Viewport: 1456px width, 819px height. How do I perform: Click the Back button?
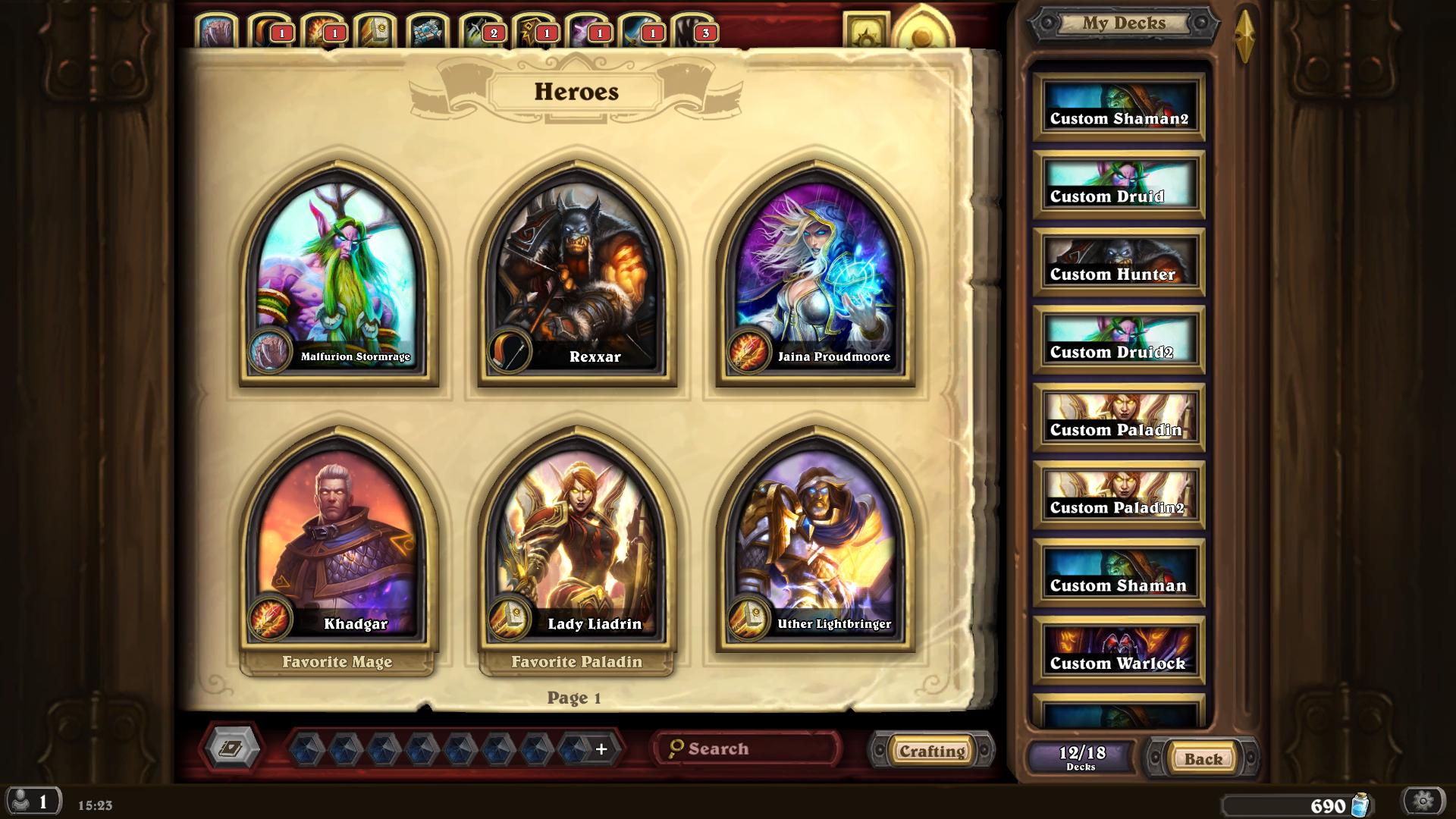[1203, 758]
